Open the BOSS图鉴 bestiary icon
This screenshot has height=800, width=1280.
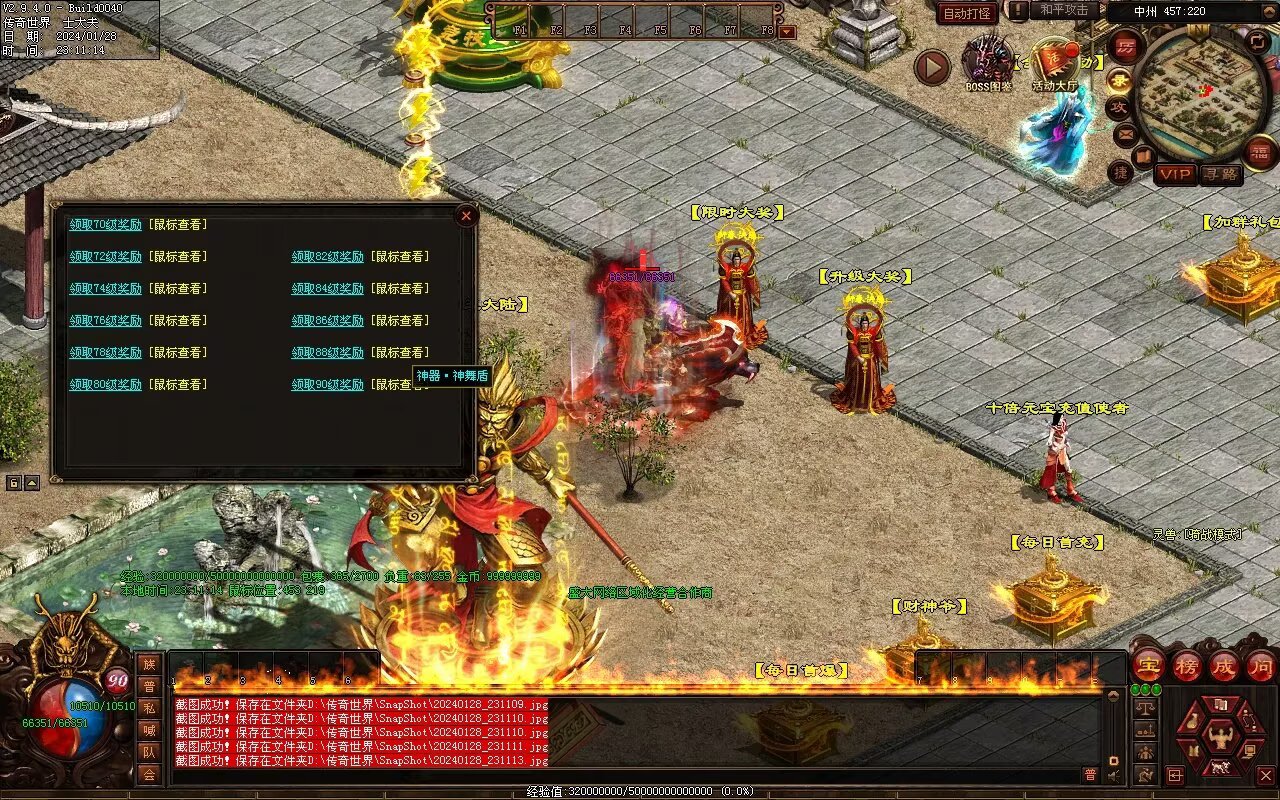point(988,62)
